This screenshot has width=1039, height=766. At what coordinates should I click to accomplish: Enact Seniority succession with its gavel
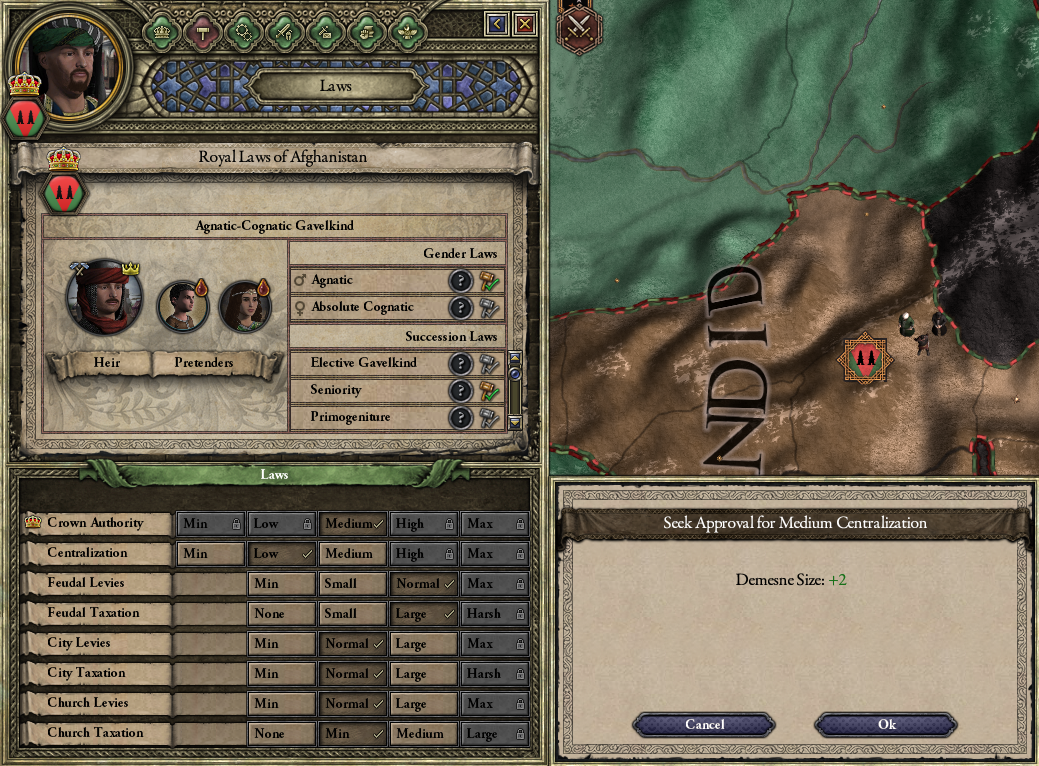[489, 390]
